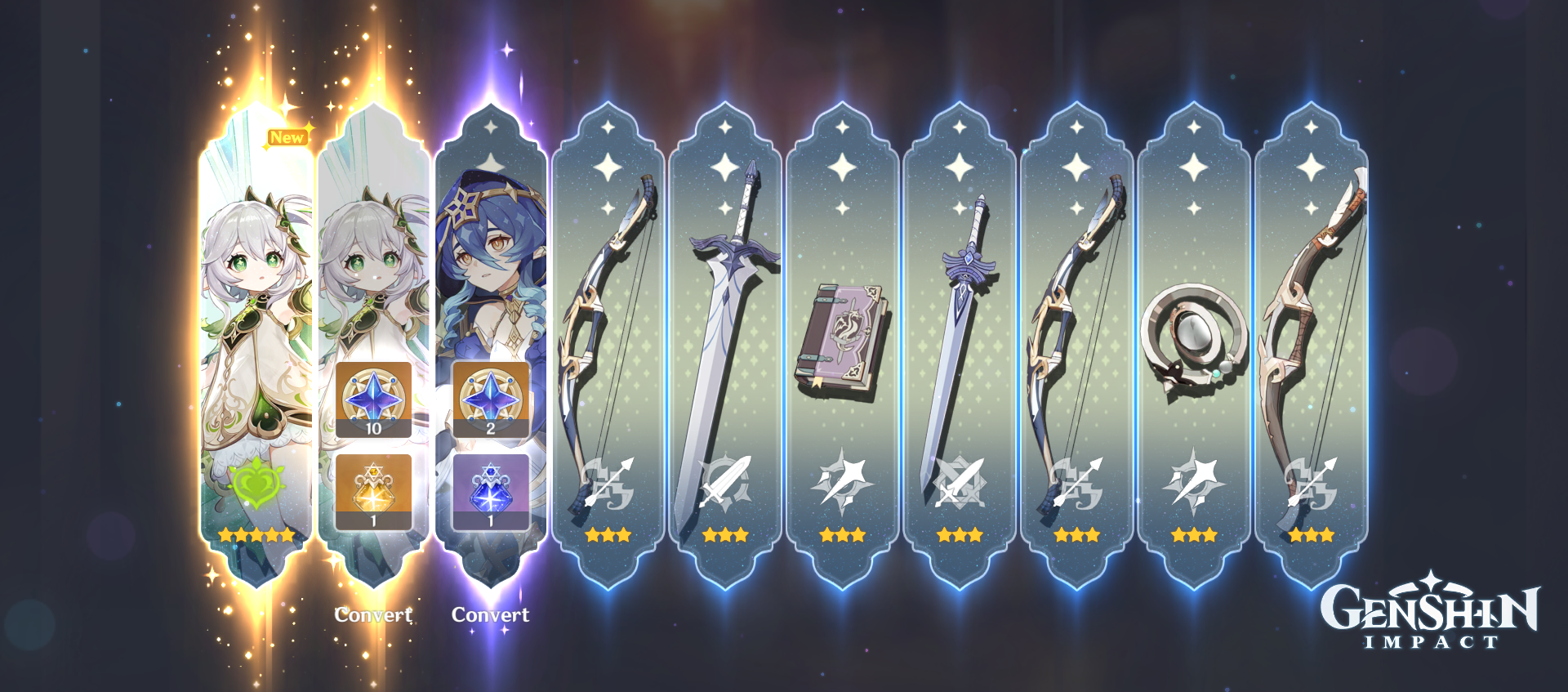The image size is (1568, 692).
Task: Click the New badge on Nahida's card
Action: (287, 136)
